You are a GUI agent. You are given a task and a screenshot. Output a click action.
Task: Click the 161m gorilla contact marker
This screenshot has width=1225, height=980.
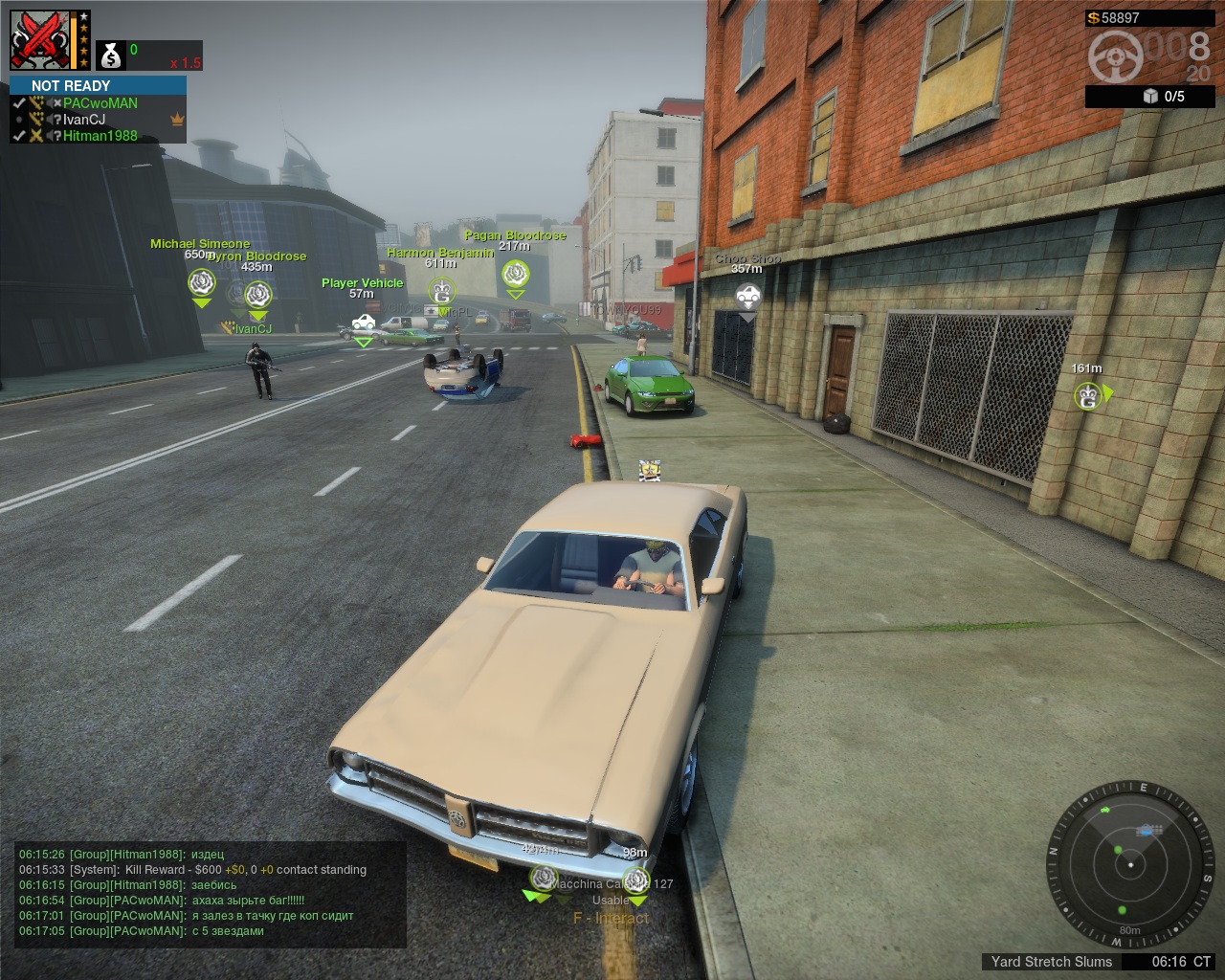pos(1088,395)
